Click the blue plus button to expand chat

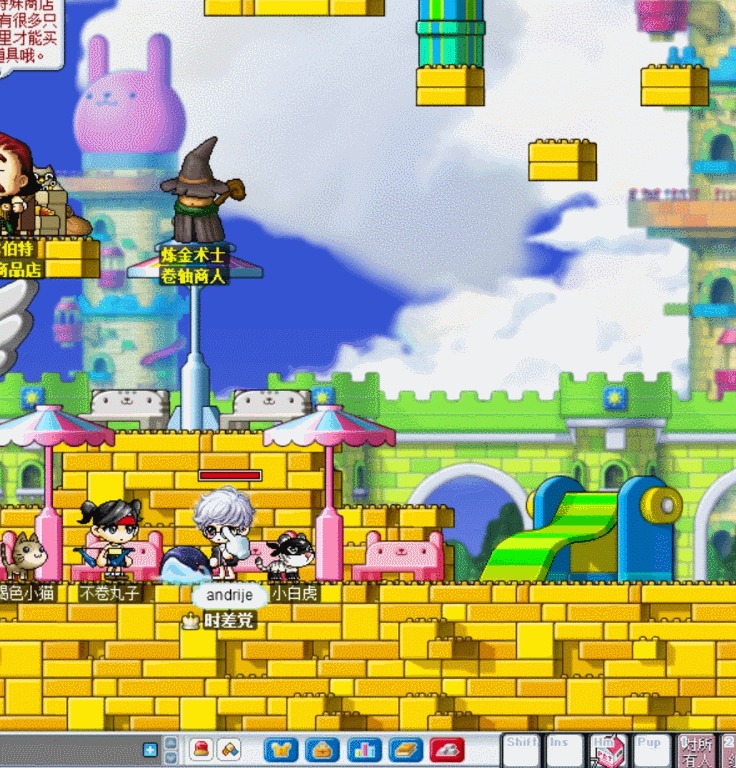(150, 749)
